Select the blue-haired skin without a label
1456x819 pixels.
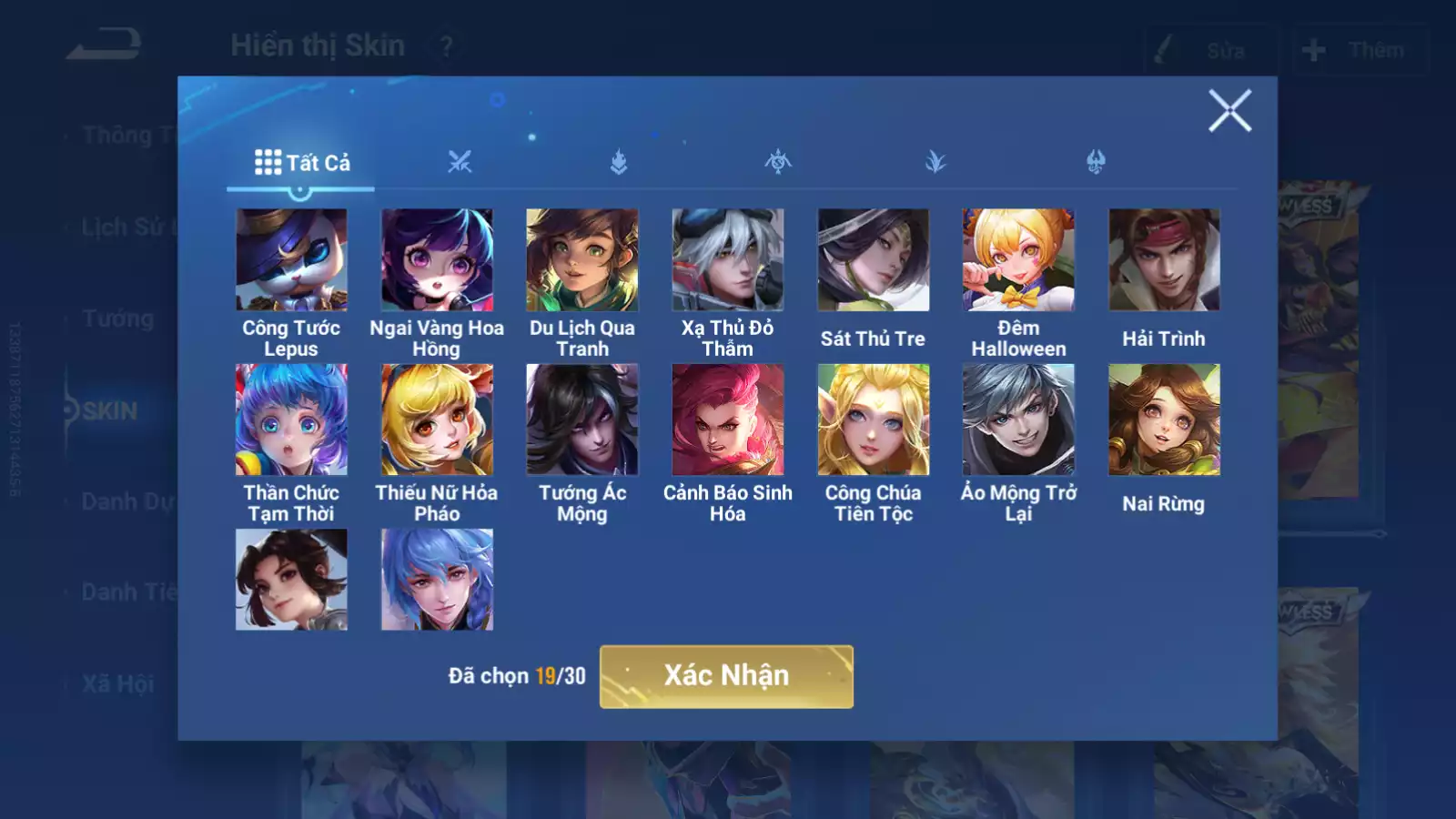[437, 580]
